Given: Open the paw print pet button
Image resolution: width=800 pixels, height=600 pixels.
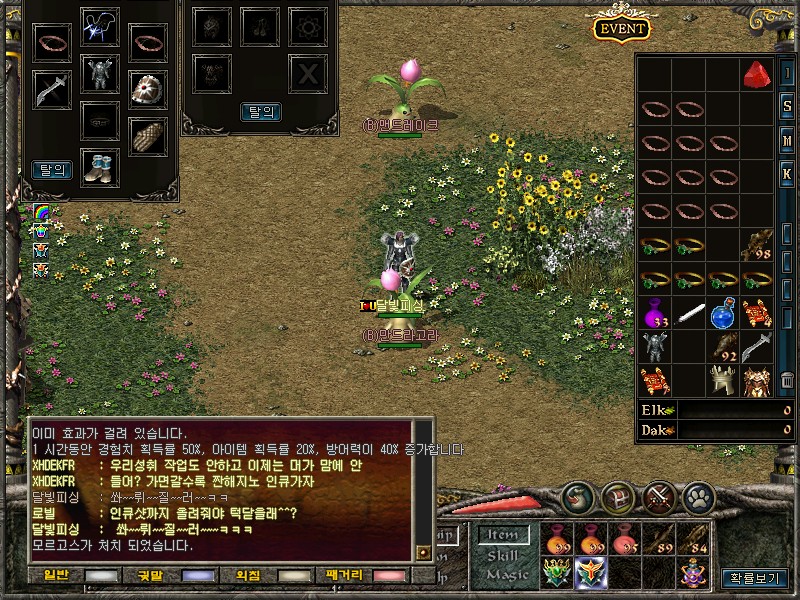Looking at the screenshot, I should coord(698,495).
